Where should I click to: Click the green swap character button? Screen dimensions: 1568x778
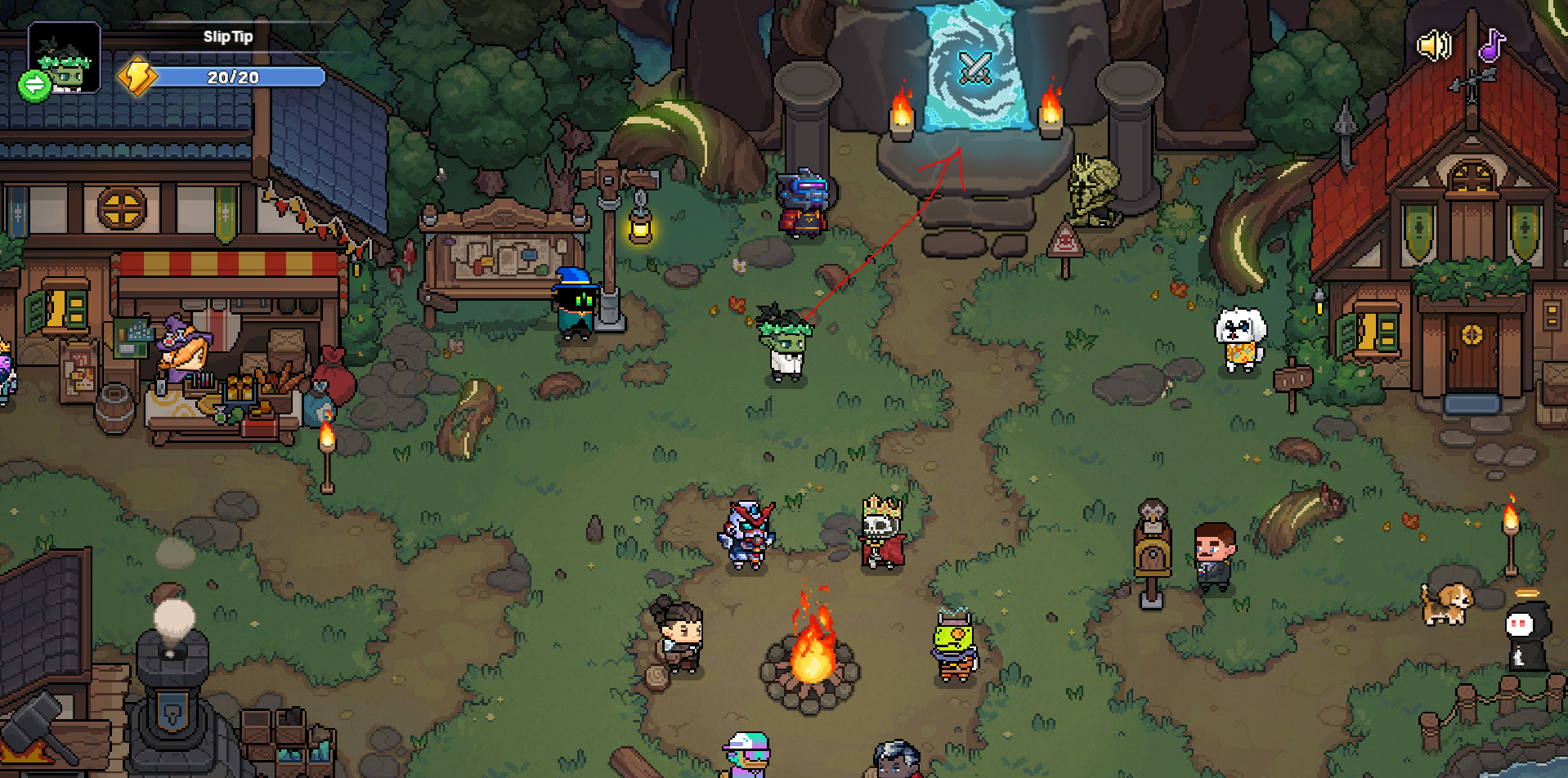tap(34, 85)
